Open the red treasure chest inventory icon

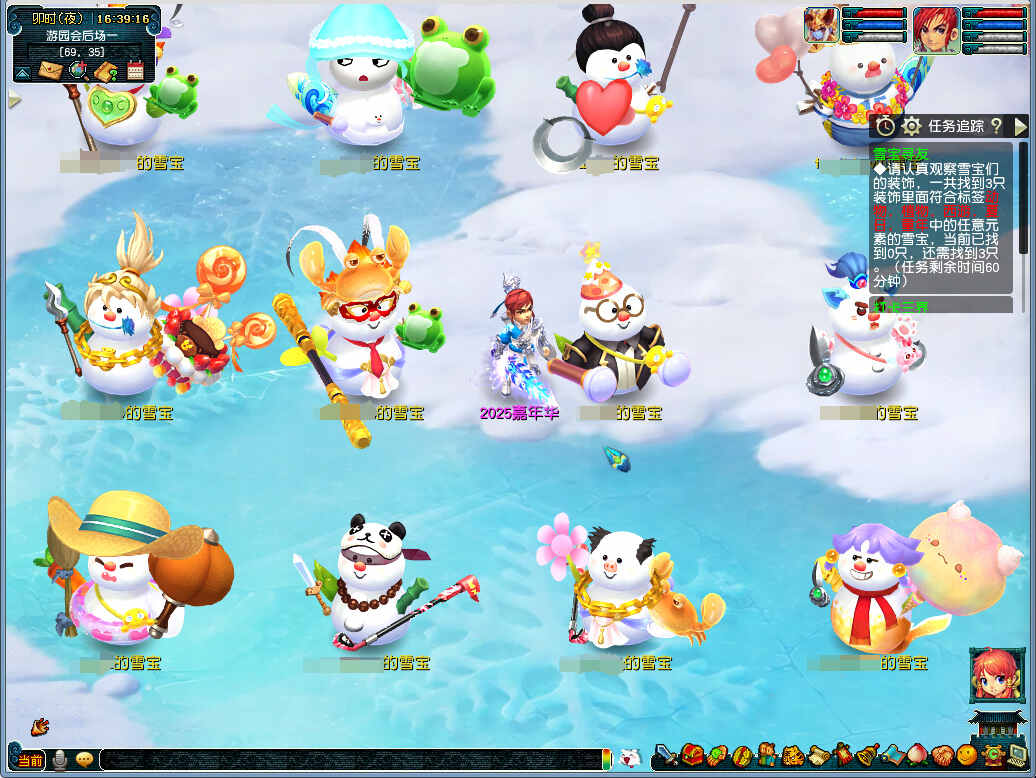coord(692,755)
